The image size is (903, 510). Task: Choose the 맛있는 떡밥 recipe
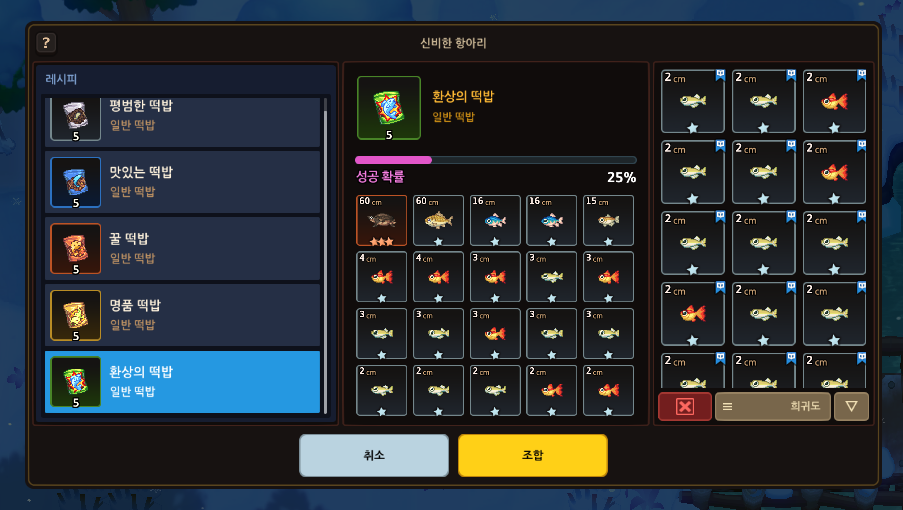[185, 181]
